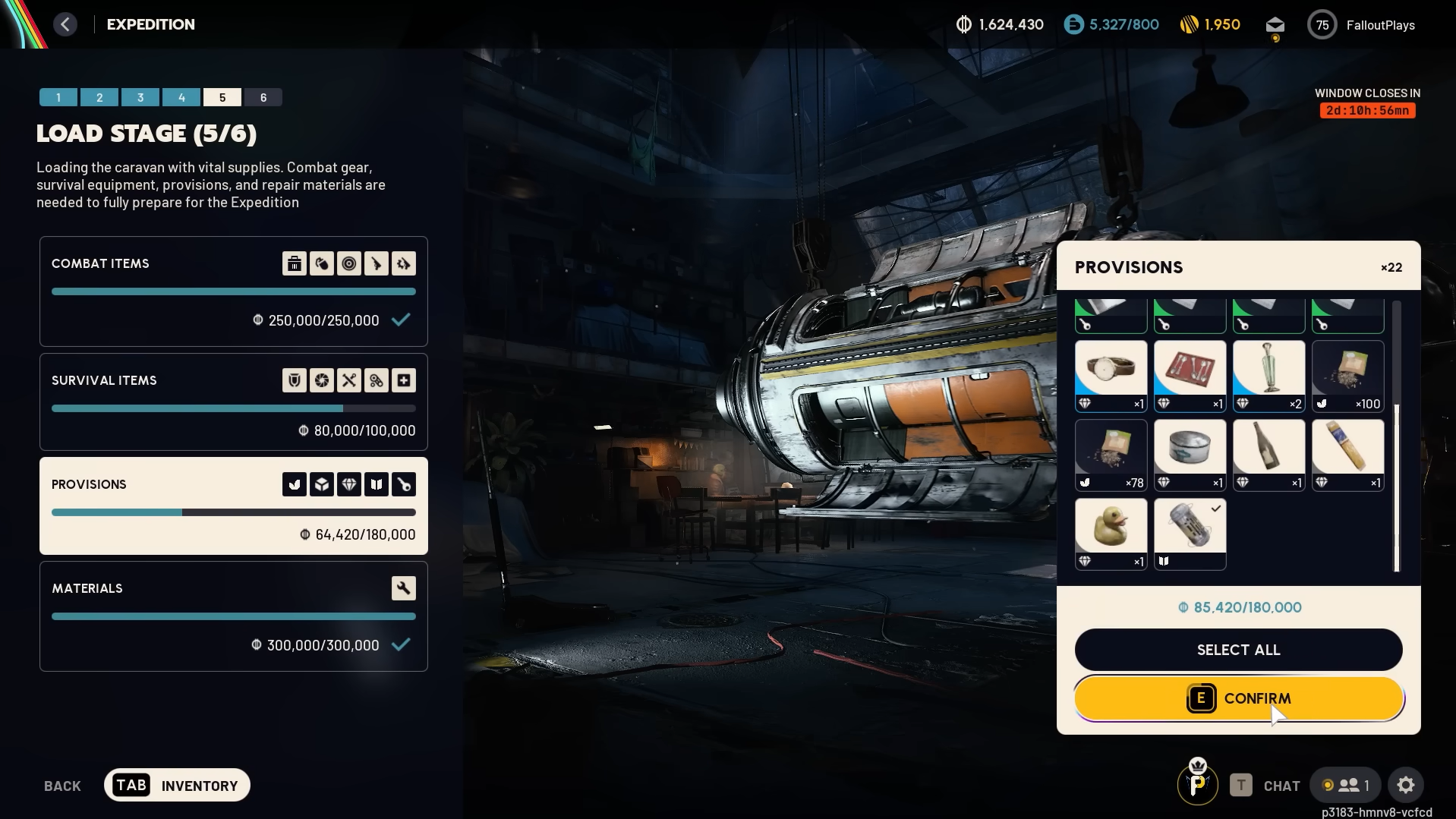This screenshot has width=1456, height=819.
Task: Select the wristwatch item slot
Action: [1111, 376]
